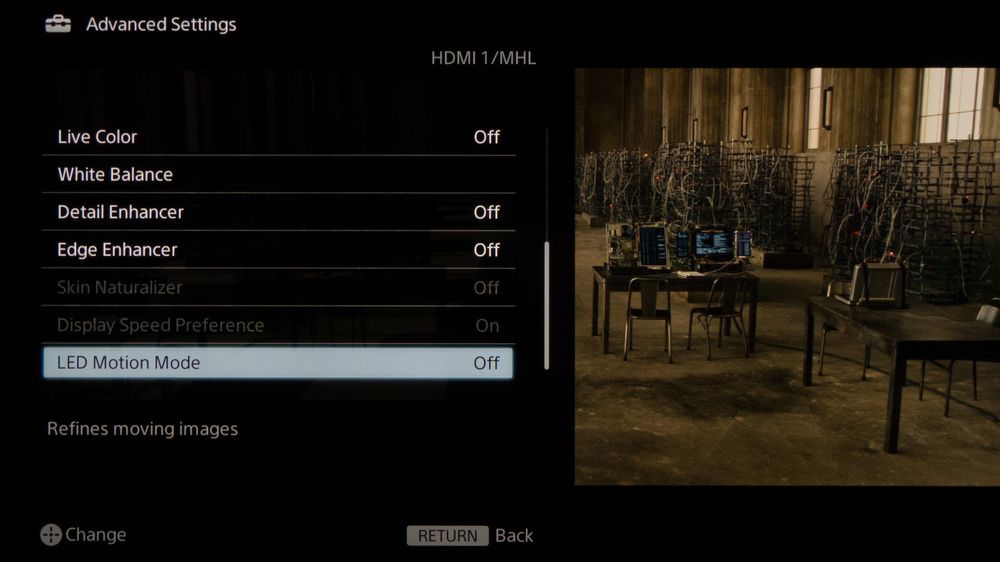1000x562 pixels.
Task: Select the Edge Enhancer setting
Action: 278,250
